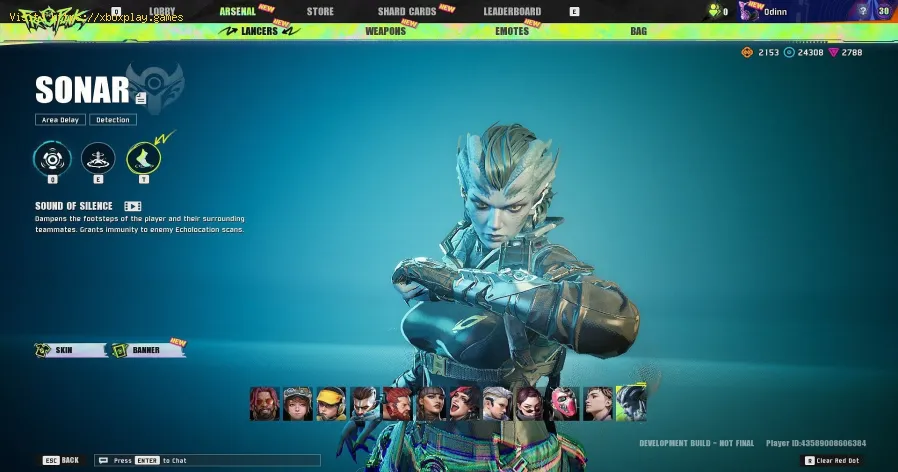Go back with the Back button
Viewport: 898px width, 472px height.
click(61, 460)
